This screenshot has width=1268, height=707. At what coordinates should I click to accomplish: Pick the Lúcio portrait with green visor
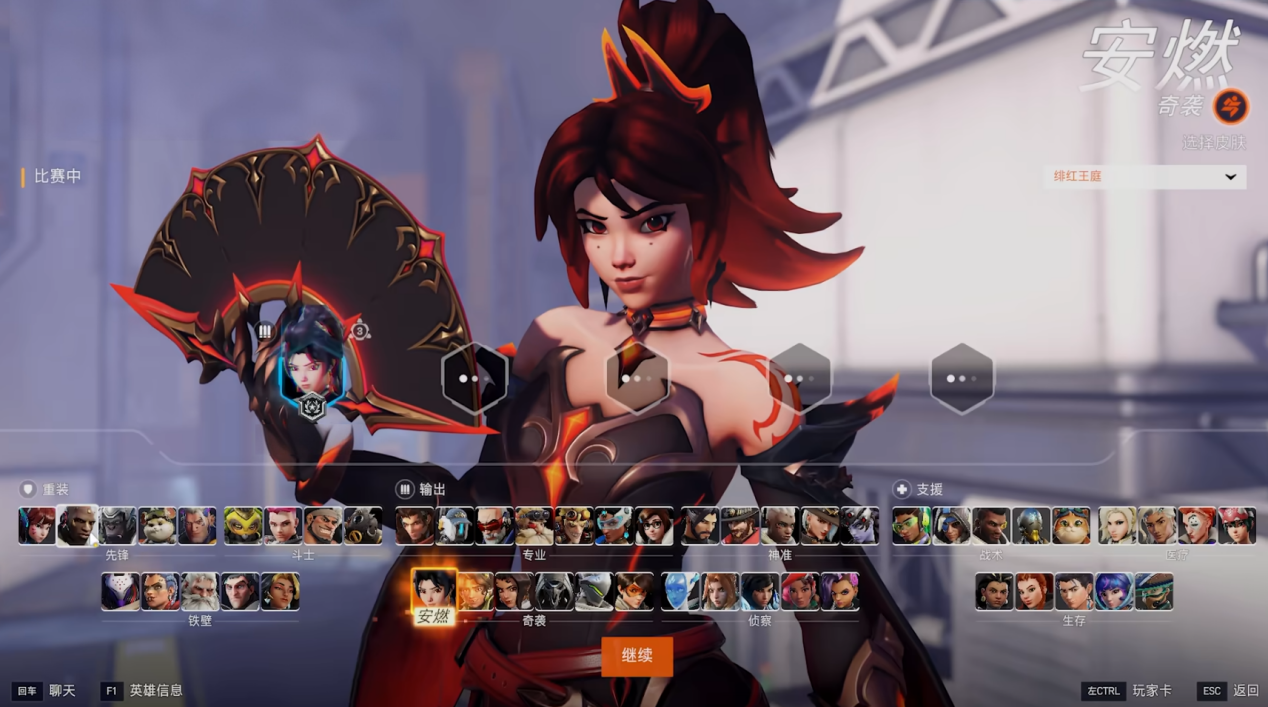coord(911,526)
